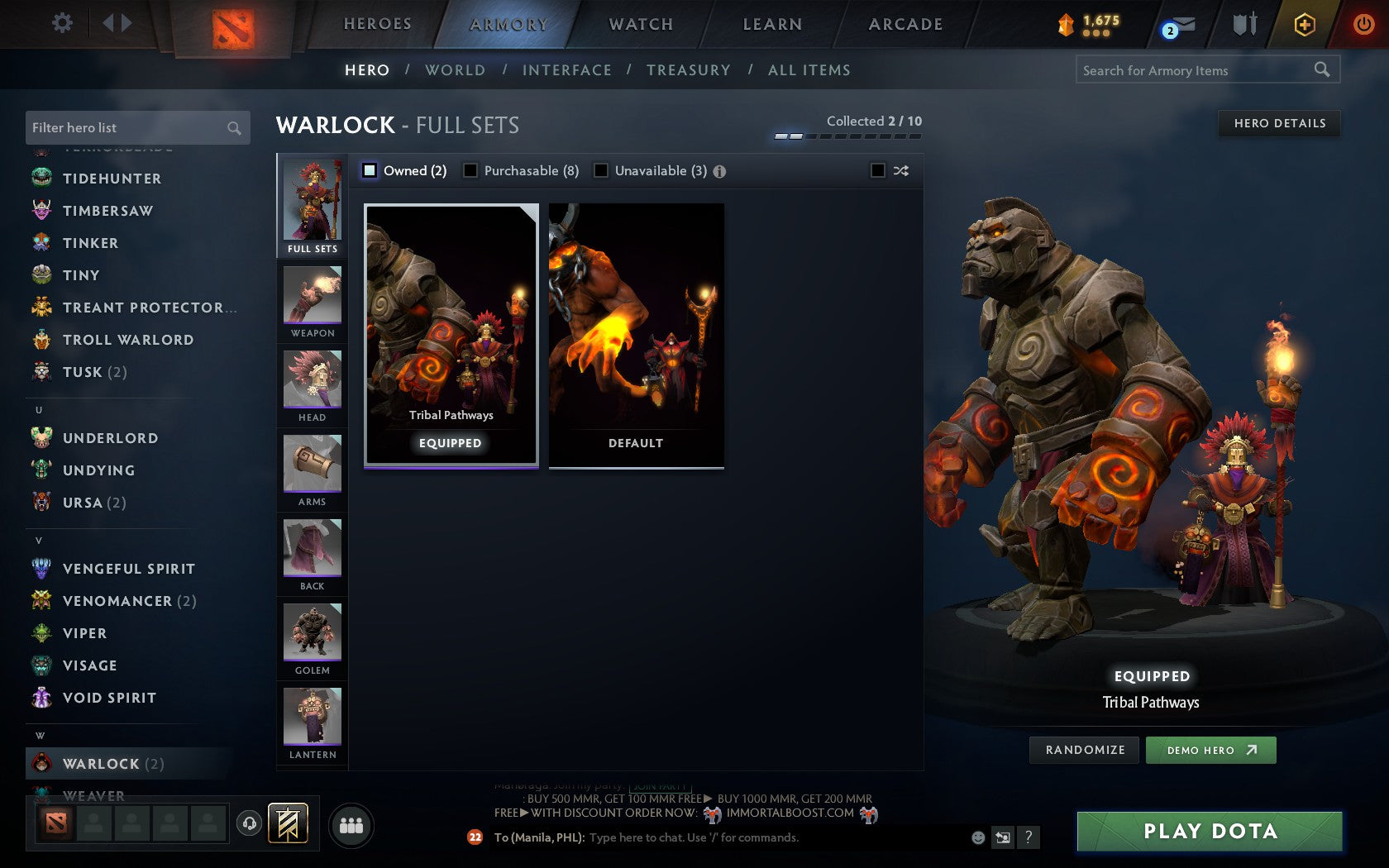Click the Dota Plus shield icon
This screenshot has height=868, width=1389.
pyautogui.click(x=1243, y=25)
